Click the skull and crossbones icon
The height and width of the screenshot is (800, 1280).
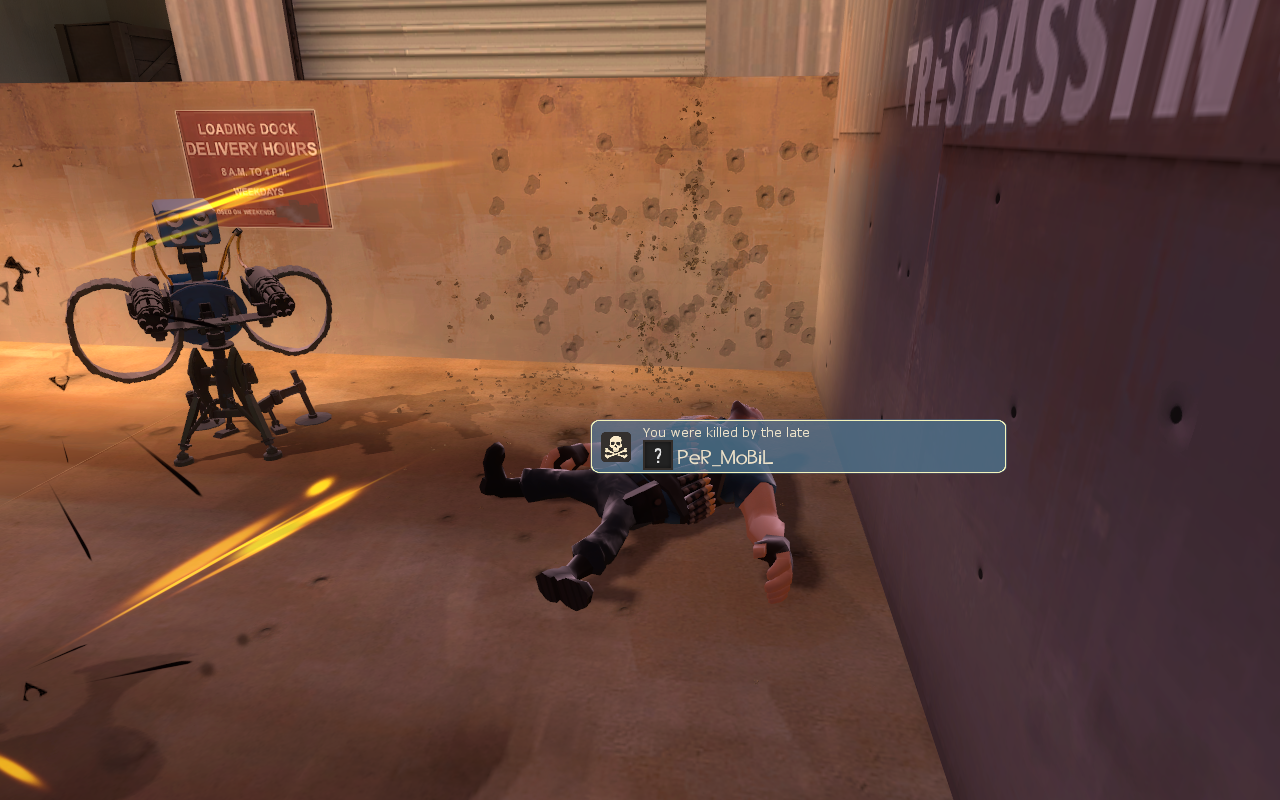616,447
